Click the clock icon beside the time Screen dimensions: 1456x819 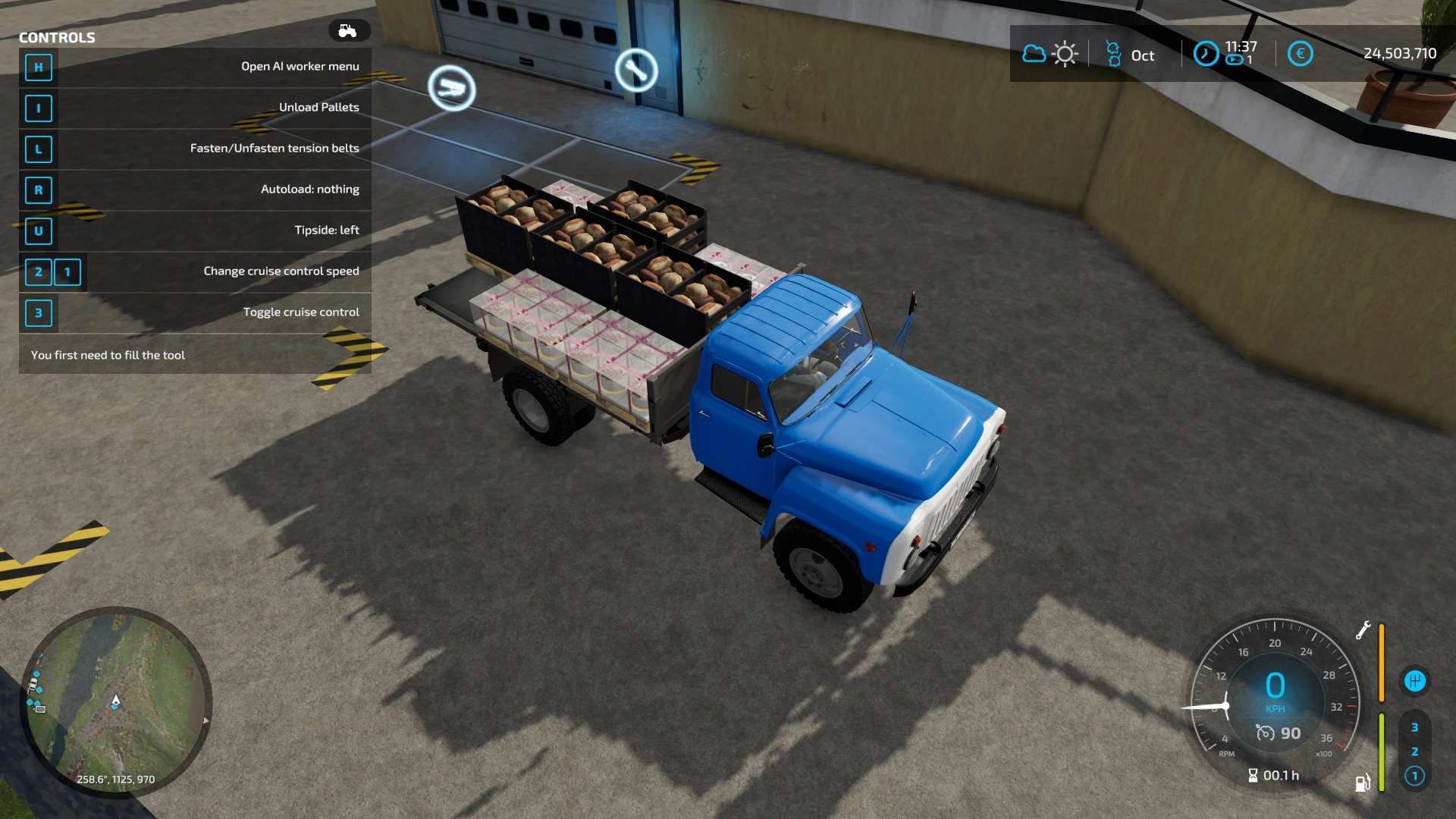pos(1205,54)
